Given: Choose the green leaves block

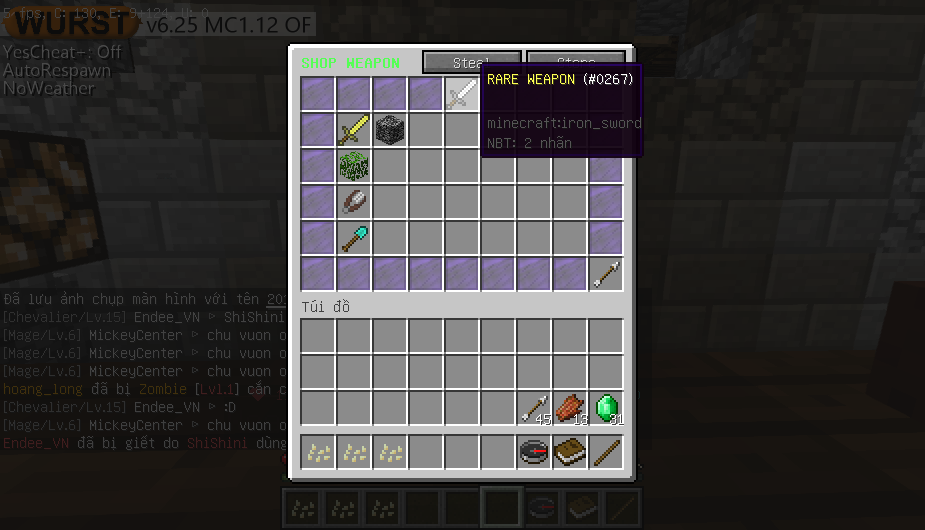Looking at the screenshot, I should point(353,166).
